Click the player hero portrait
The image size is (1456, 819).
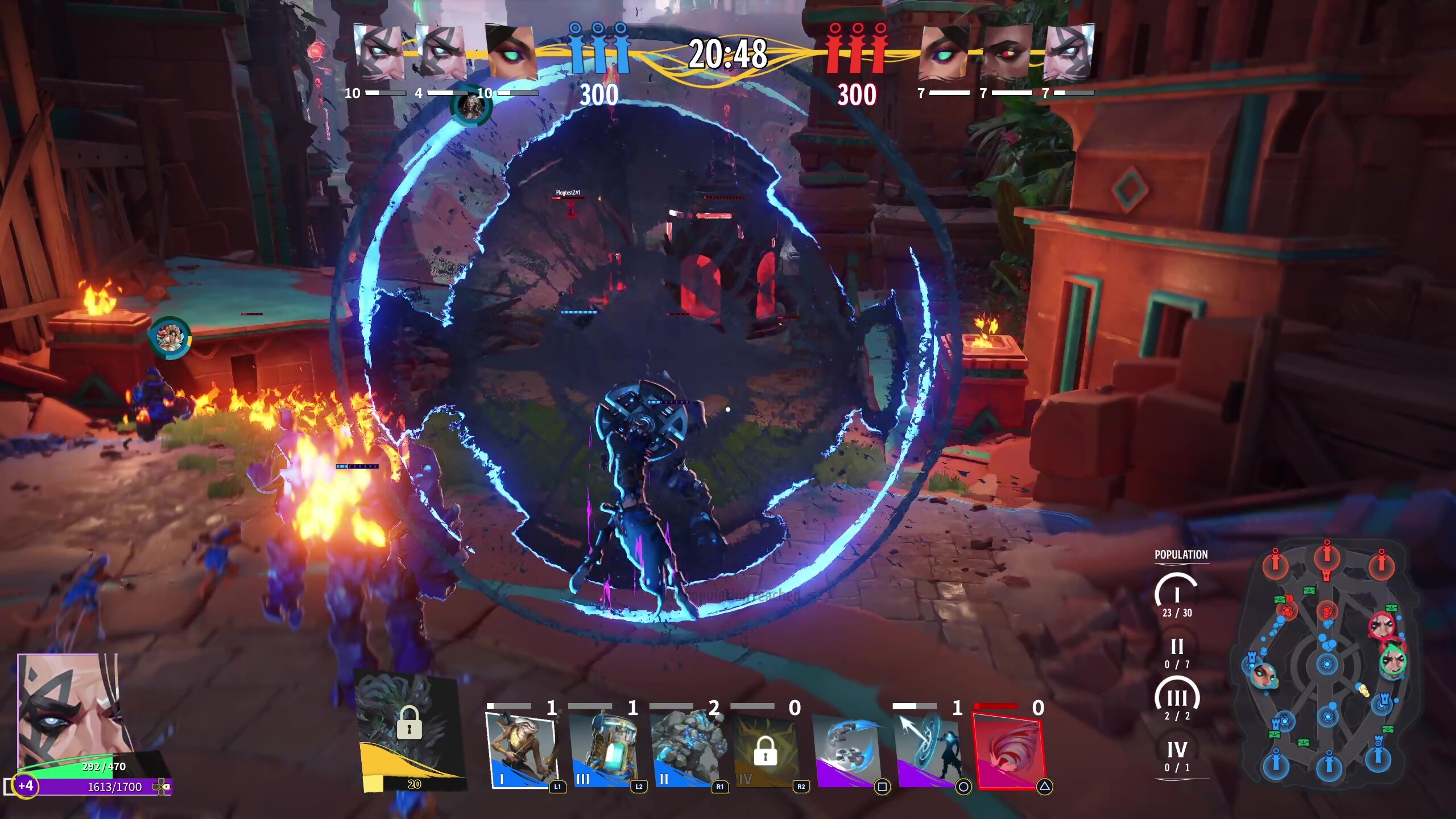point(68,711)
